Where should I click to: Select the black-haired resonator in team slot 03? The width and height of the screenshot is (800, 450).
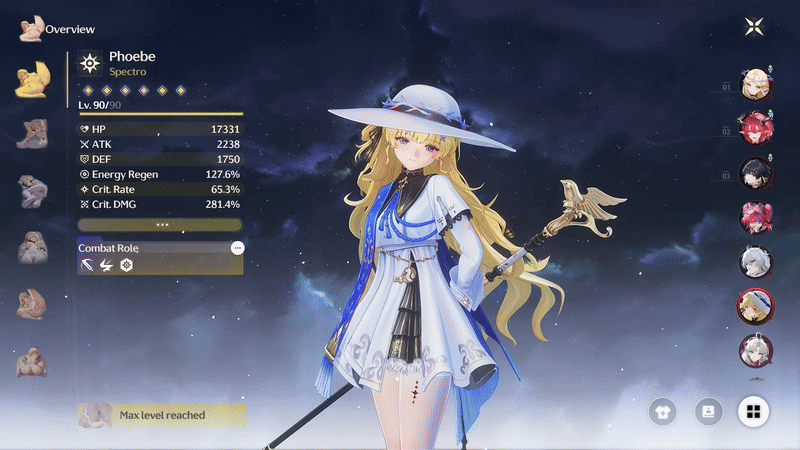[x=752, y=172]
